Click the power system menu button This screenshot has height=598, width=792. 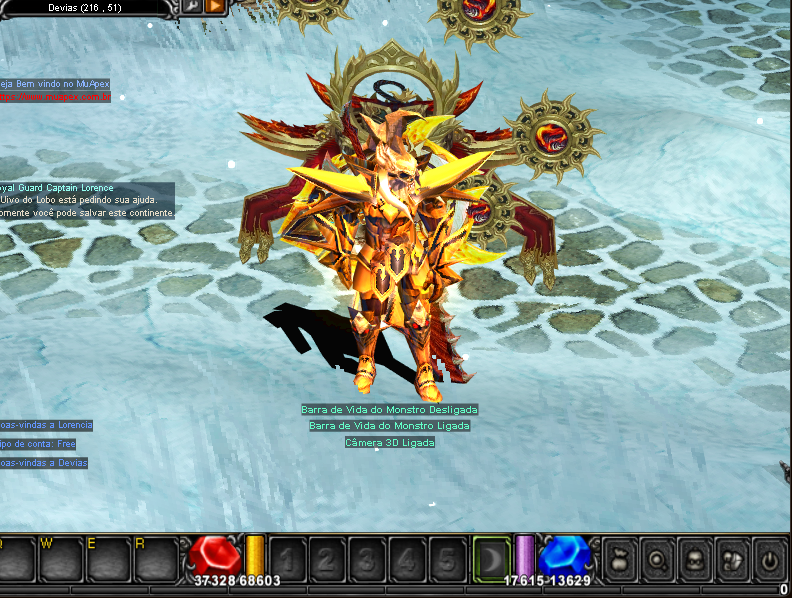pos(770,558)
